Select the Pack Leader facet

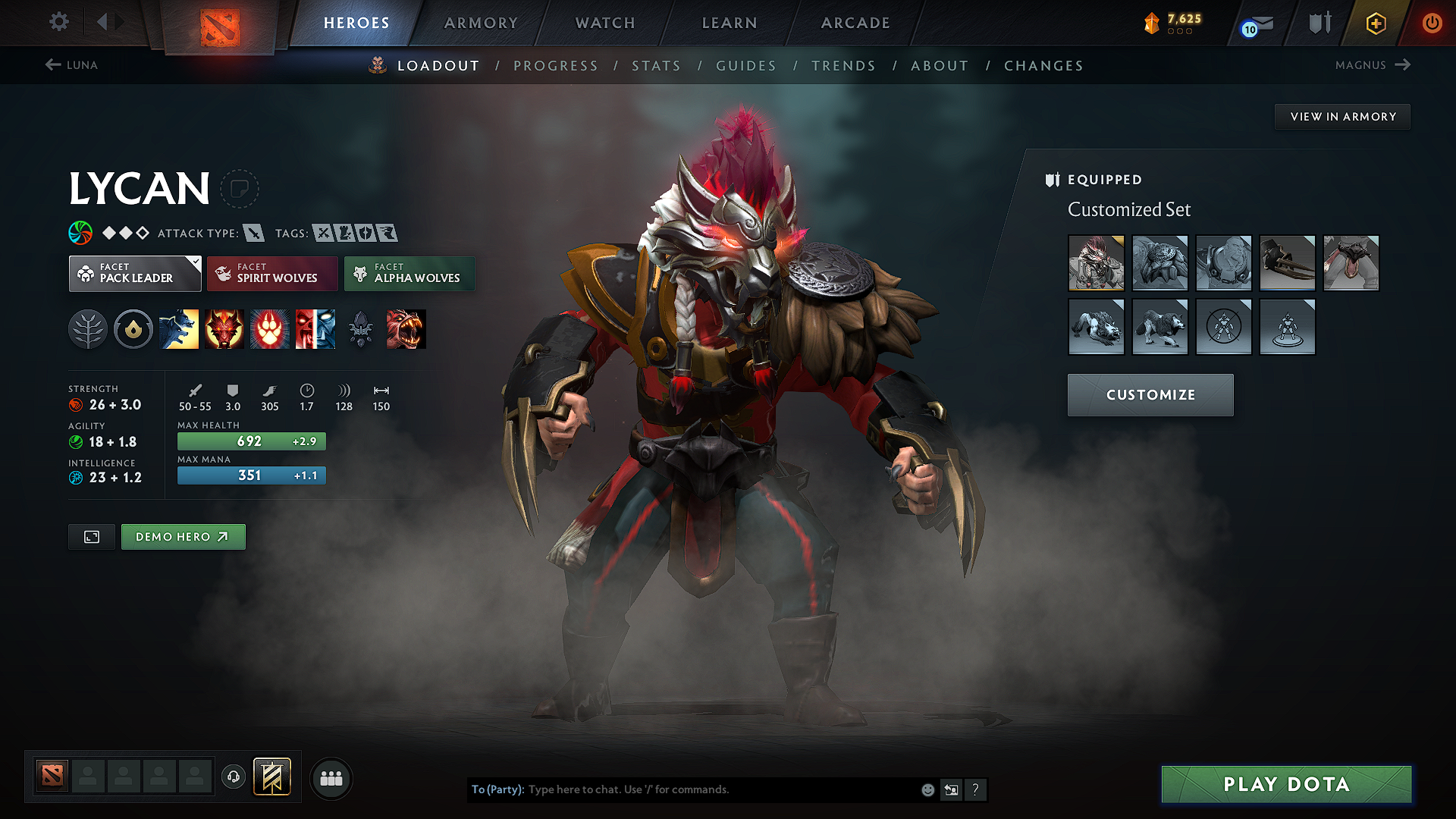coord(135,274)
